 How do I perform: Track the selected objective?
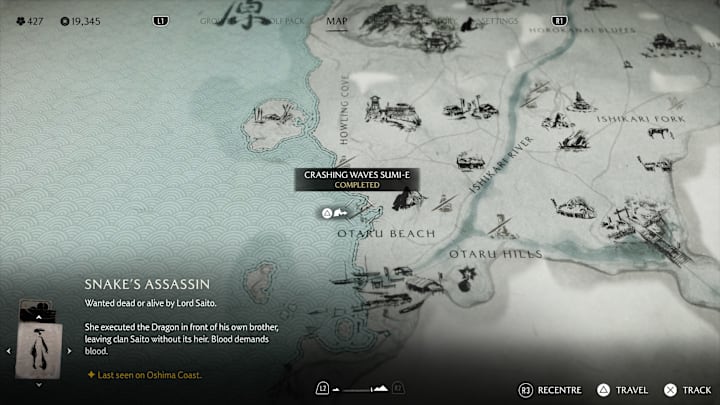click(689, 389)
